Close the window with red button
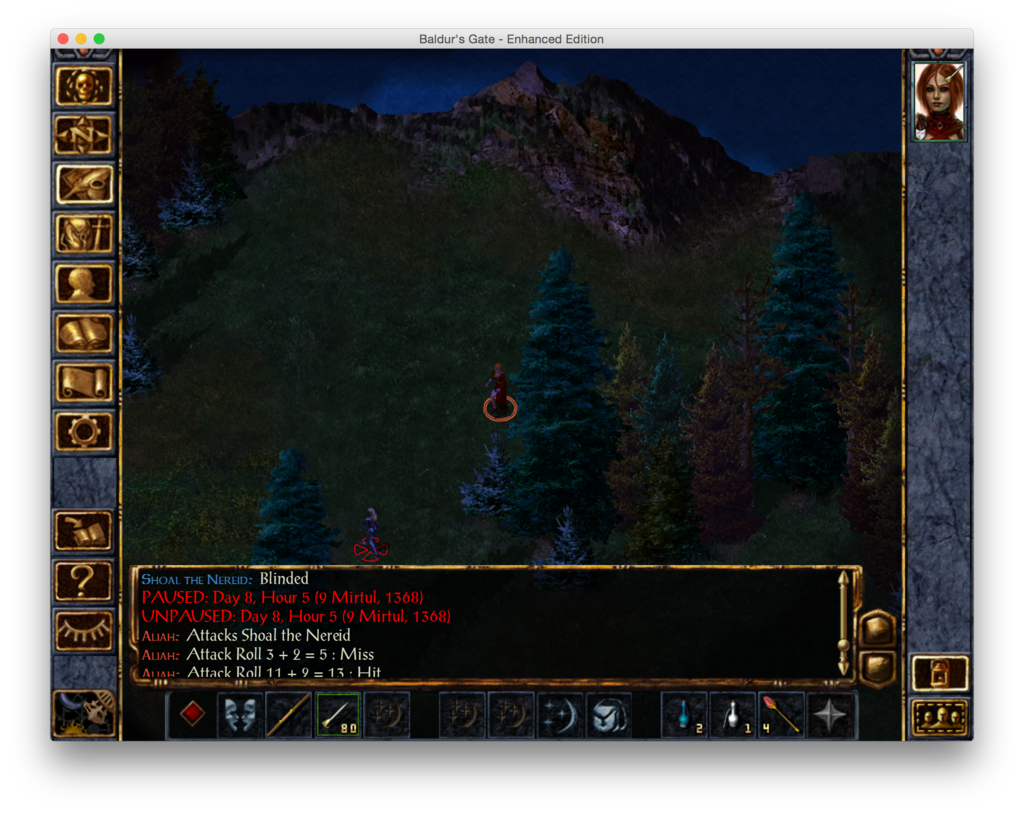Screen dimensions: 1024x813 coord(63,39)
